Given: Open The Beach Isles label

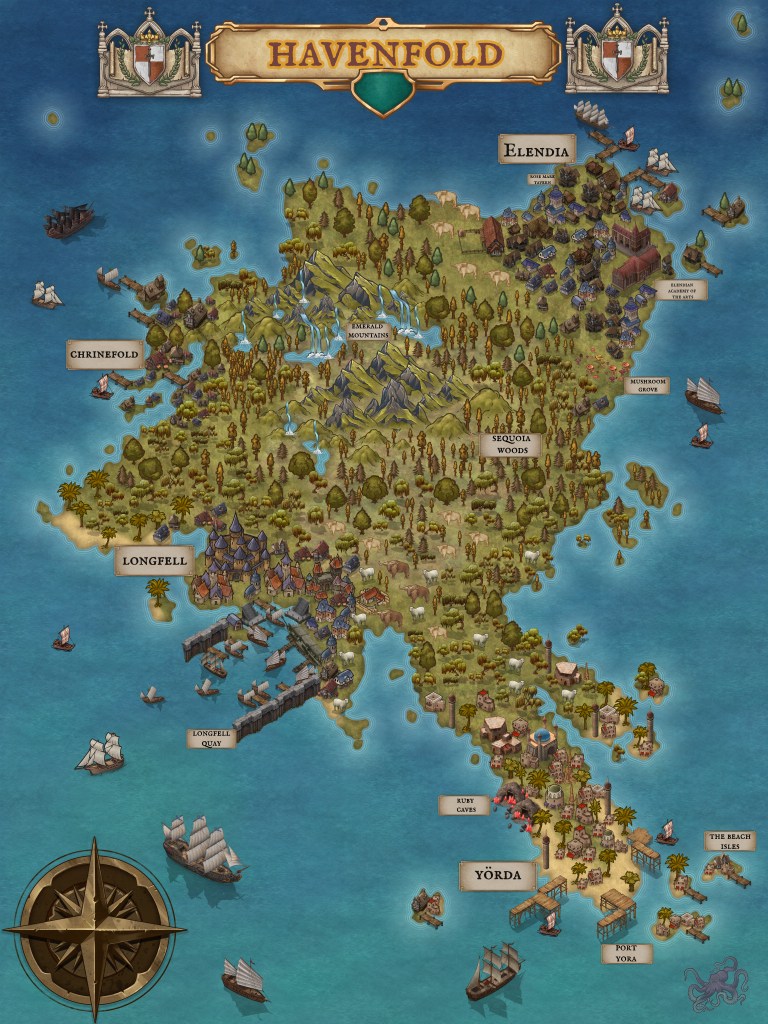Looking at the screenshot, I should [731, 840].
